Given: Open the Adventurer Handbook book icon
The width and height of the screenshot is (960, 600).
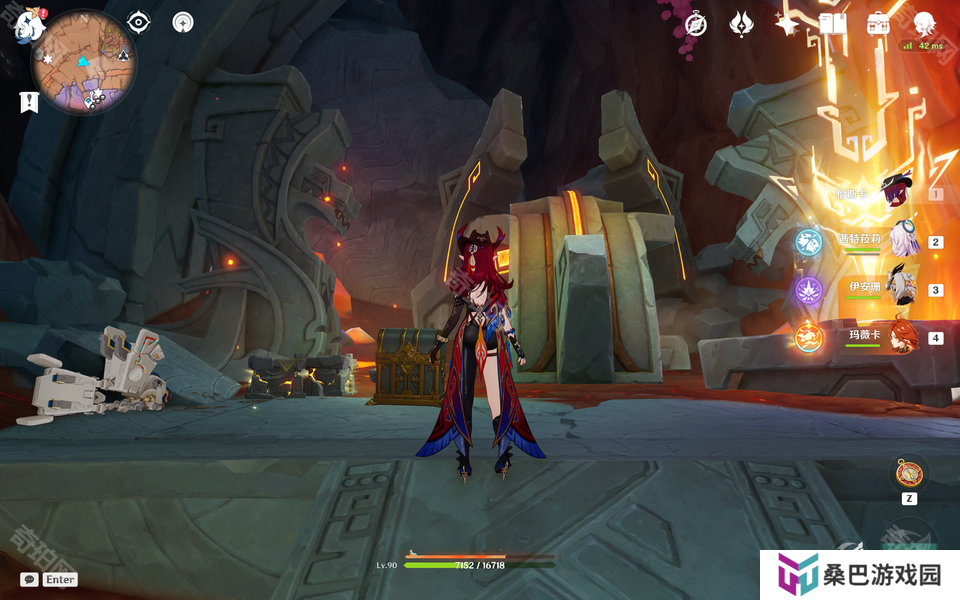Looking at the screenshot, I should (832, 24).
